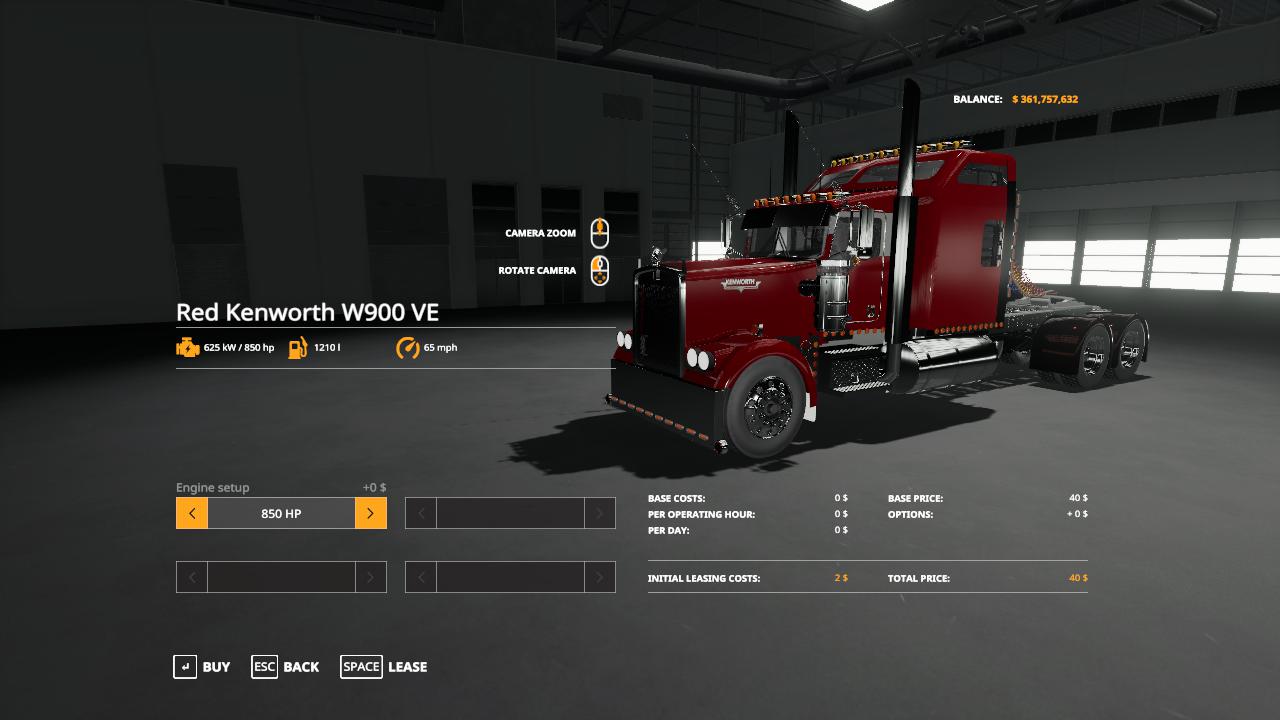Select the previous engine setup option
Viewport: 1280px width, 720px height.
[x=192, y=513]
